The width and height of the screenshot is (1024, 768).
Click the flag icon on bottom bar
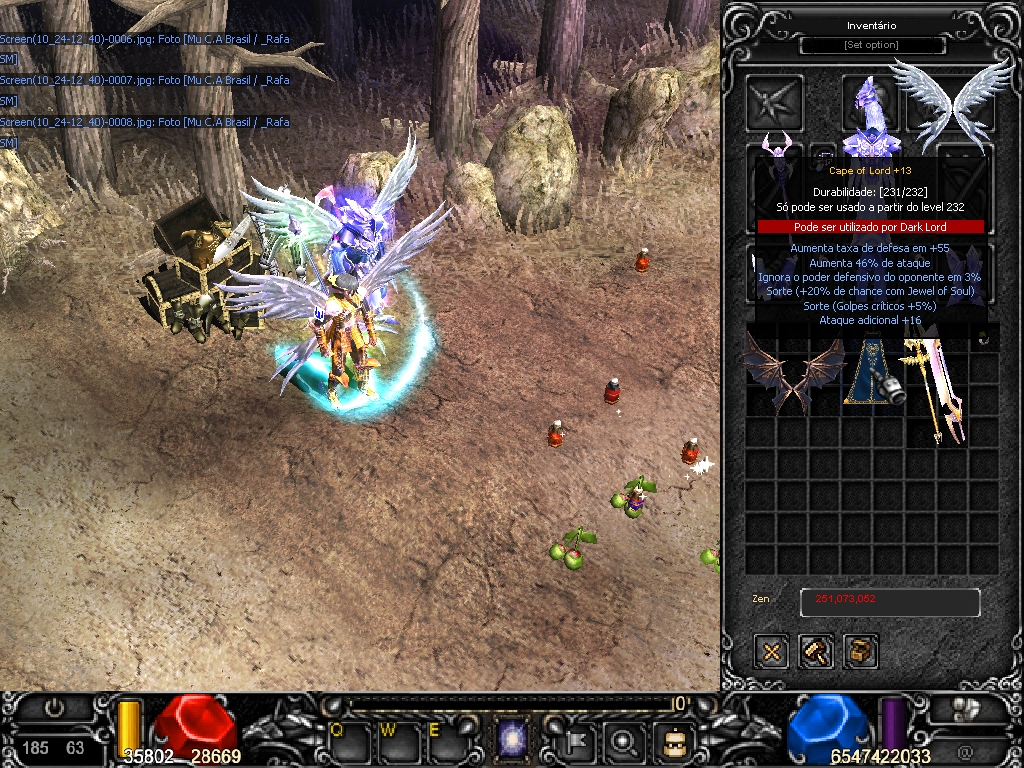point(580,742)
